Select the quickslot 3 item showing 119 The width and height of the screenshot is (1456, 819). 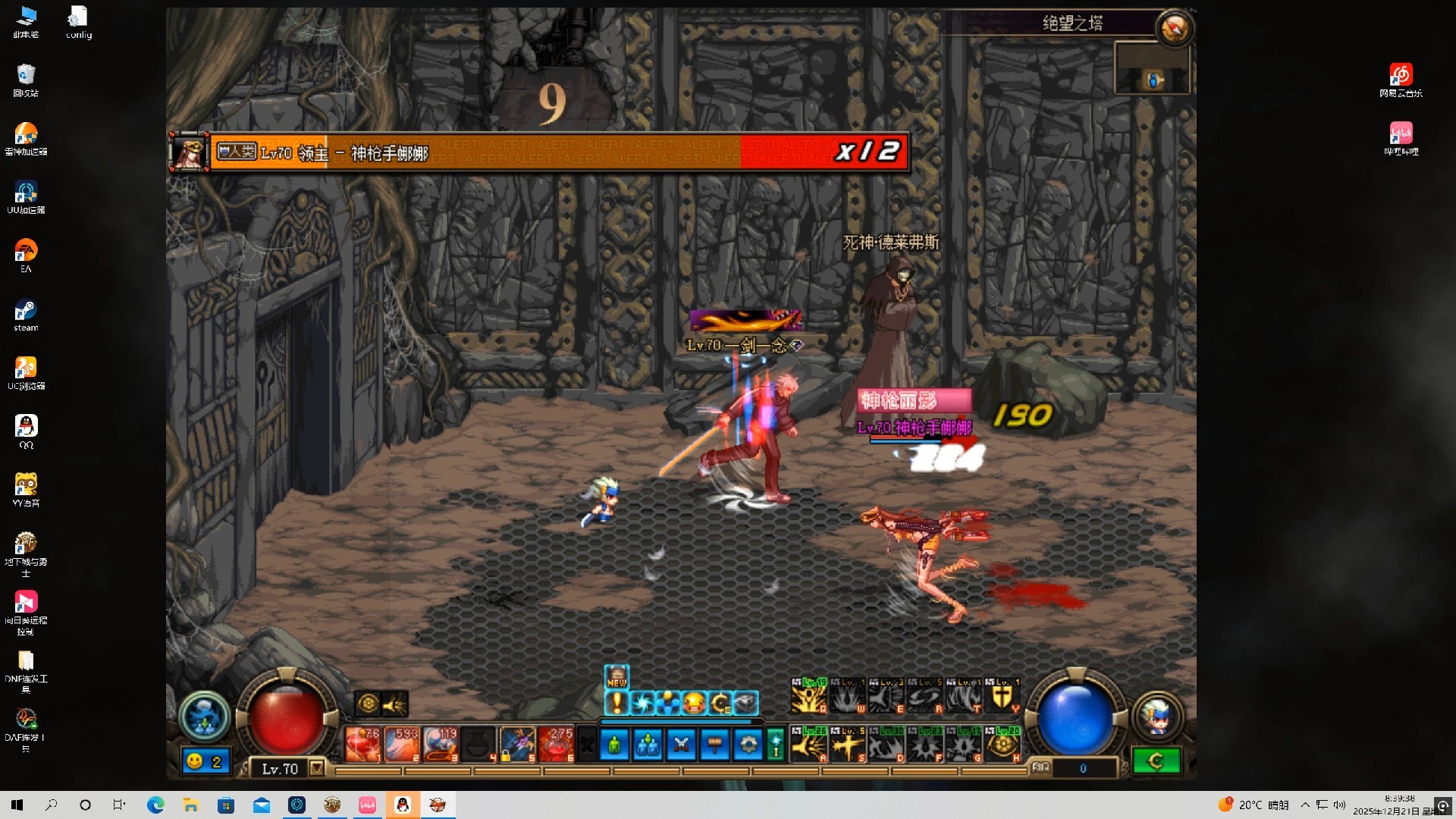[x=441, y=744]
